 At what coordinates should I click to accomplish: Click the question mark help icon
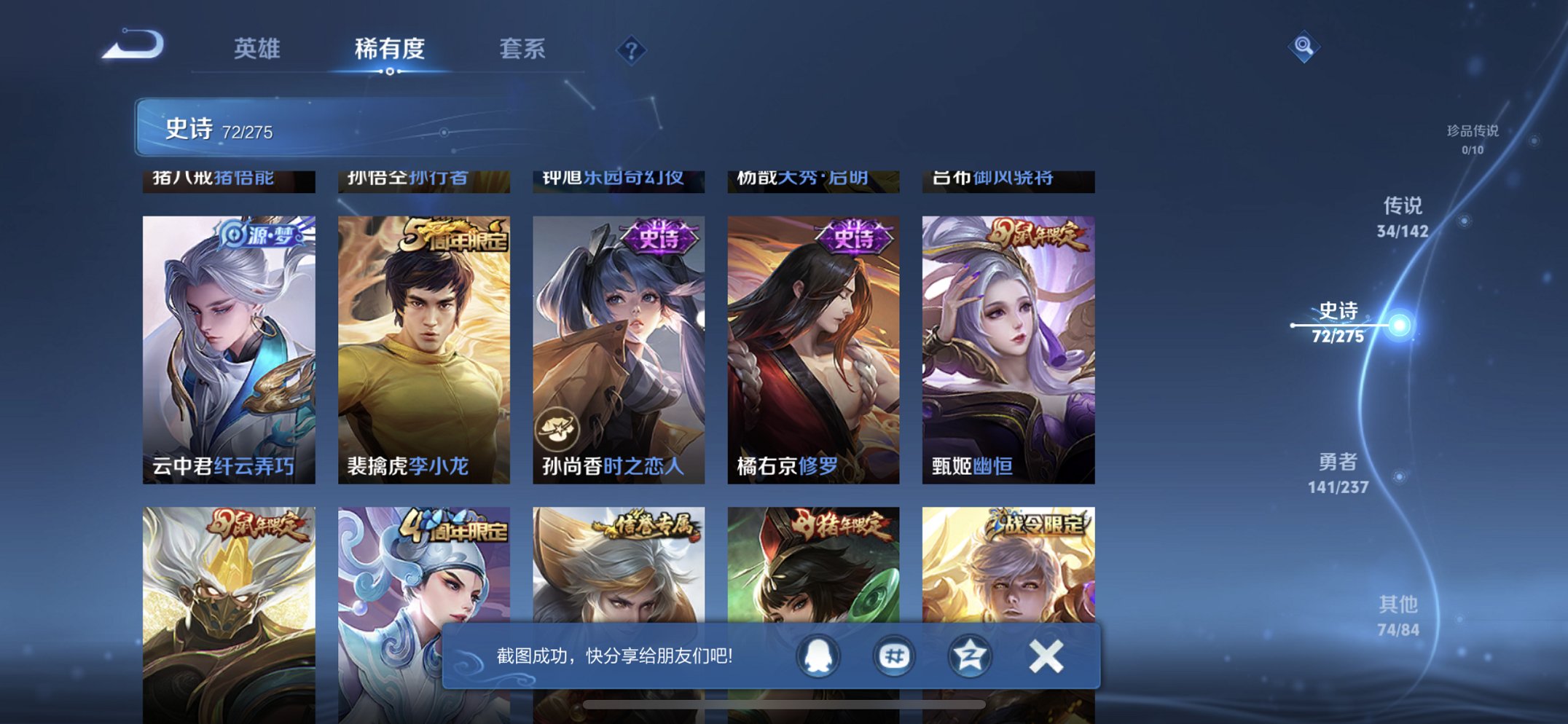631,51
